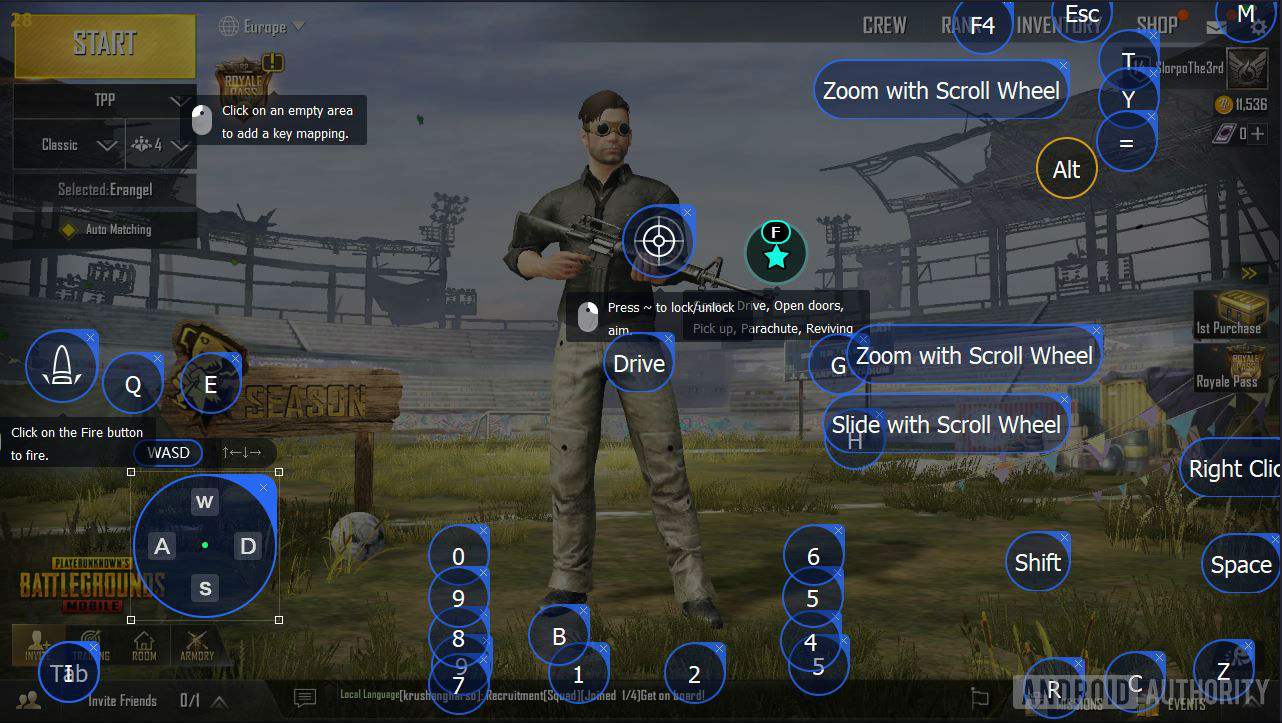Screen dimensions: 1282x723
Task: Click the crosshair aim-lock key mapping icon
Action: coord(658,240)
